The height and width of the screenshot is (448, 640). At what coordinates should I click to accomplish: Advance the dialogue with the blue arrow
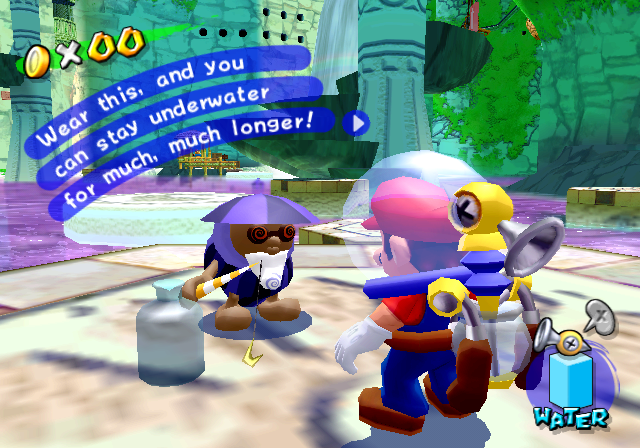click(358, 122)
